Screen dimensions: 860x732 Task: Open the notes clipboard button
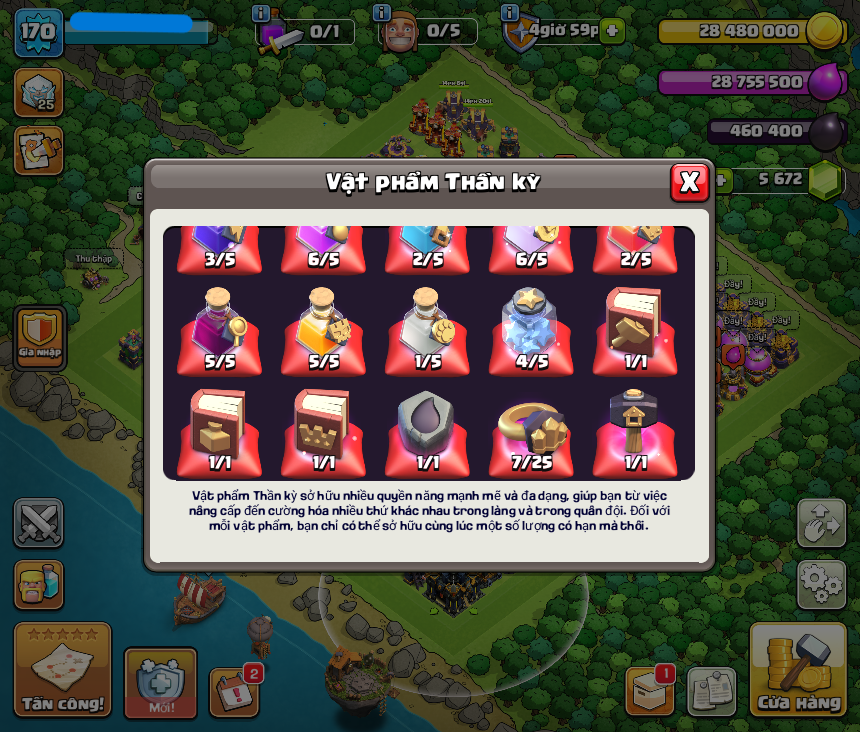712,691
